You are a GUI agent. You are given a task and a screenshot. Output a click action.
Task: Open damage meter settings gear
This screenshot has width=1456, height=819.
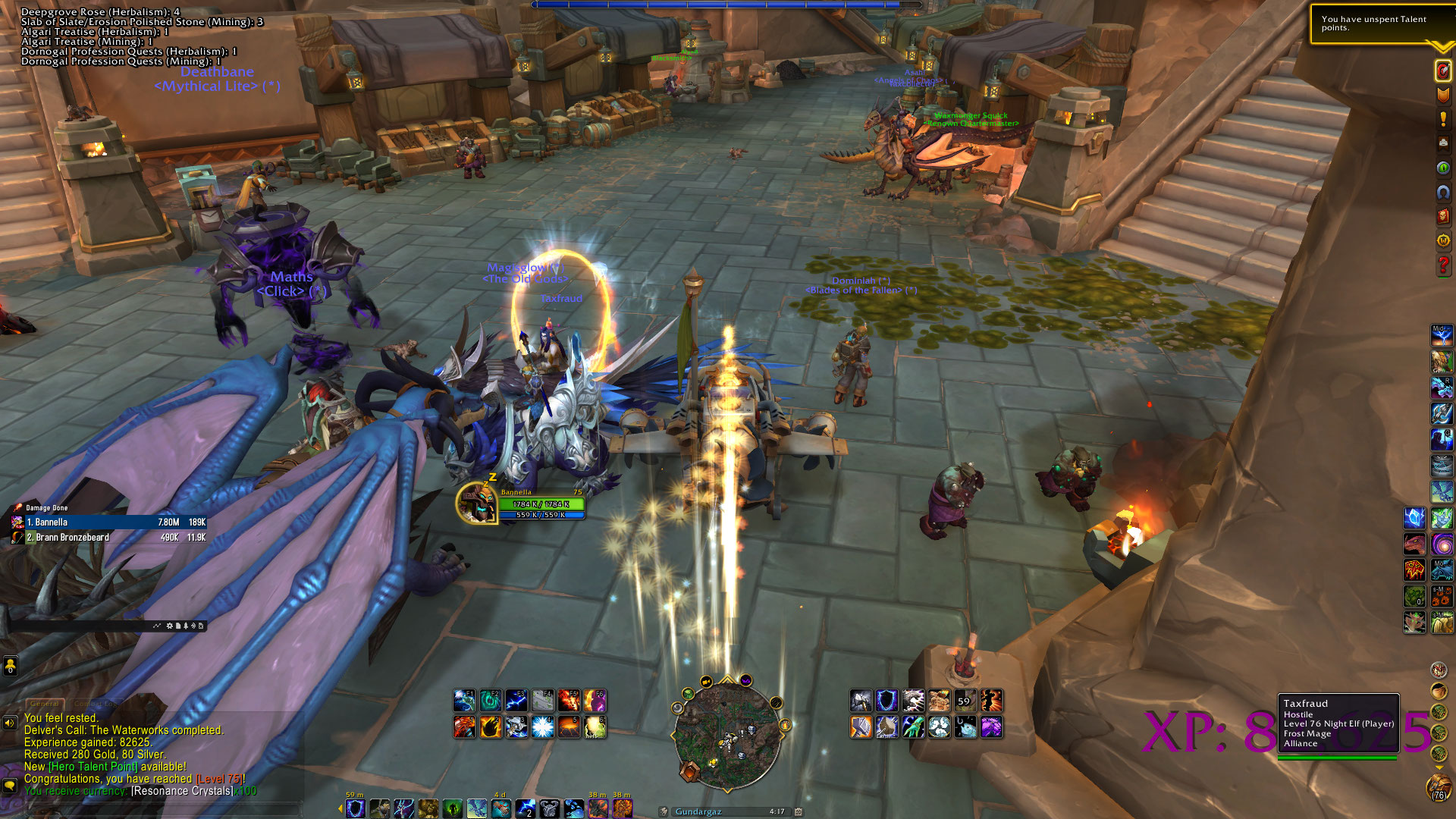(x=169, y=626)
